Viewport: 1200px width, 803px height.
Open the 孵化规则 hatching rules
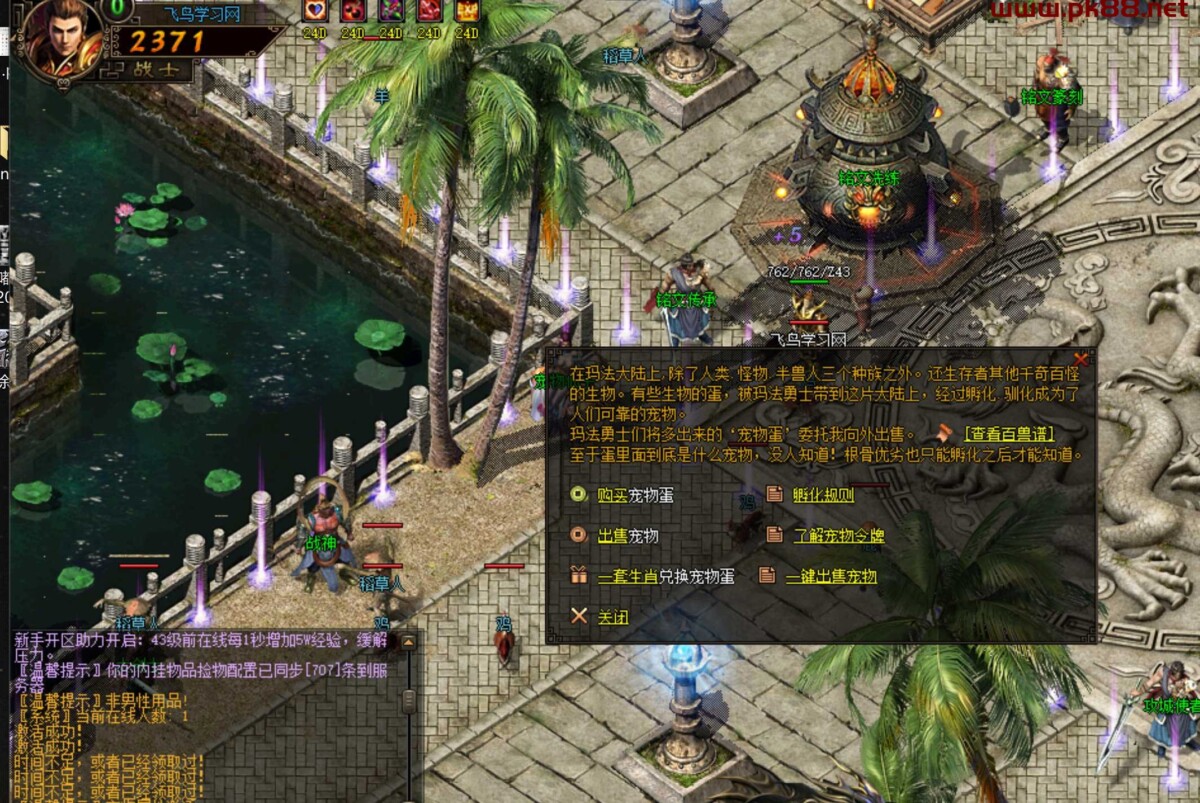(x=823, y=495)
